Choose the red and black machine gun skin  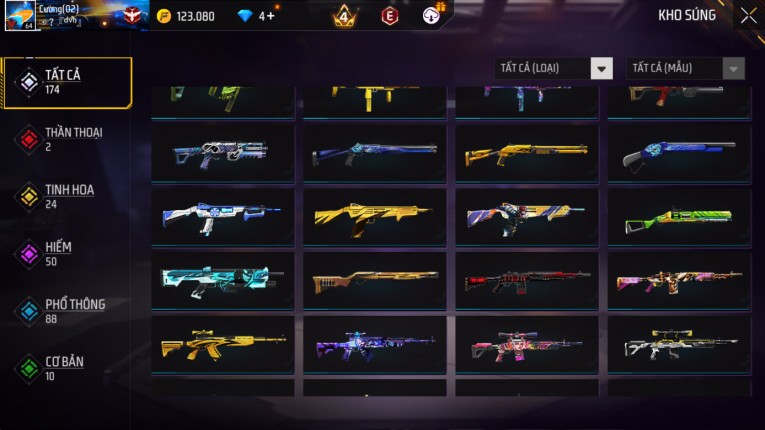pyautogui.click(x=527, y=281)
